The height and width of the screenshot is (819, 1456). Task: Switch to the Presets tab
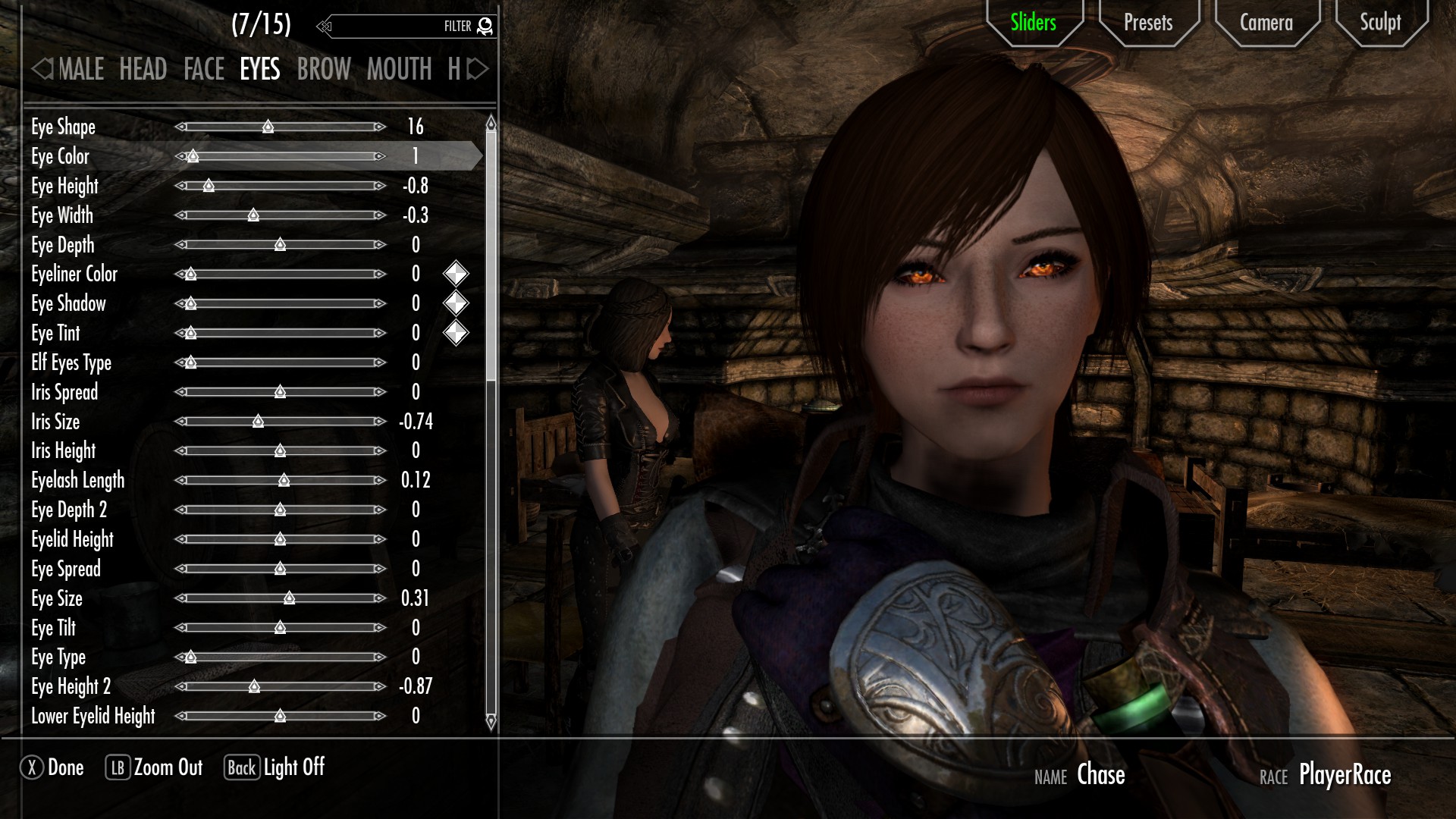1148,23
